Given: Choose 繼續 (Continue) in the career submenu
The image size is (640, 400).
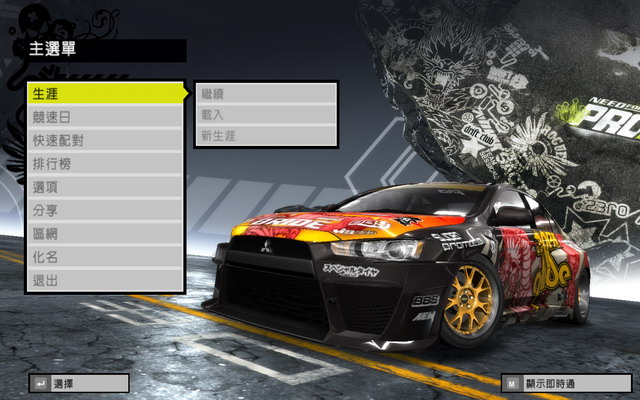Looking at the screenshot, I should point(265,93).
